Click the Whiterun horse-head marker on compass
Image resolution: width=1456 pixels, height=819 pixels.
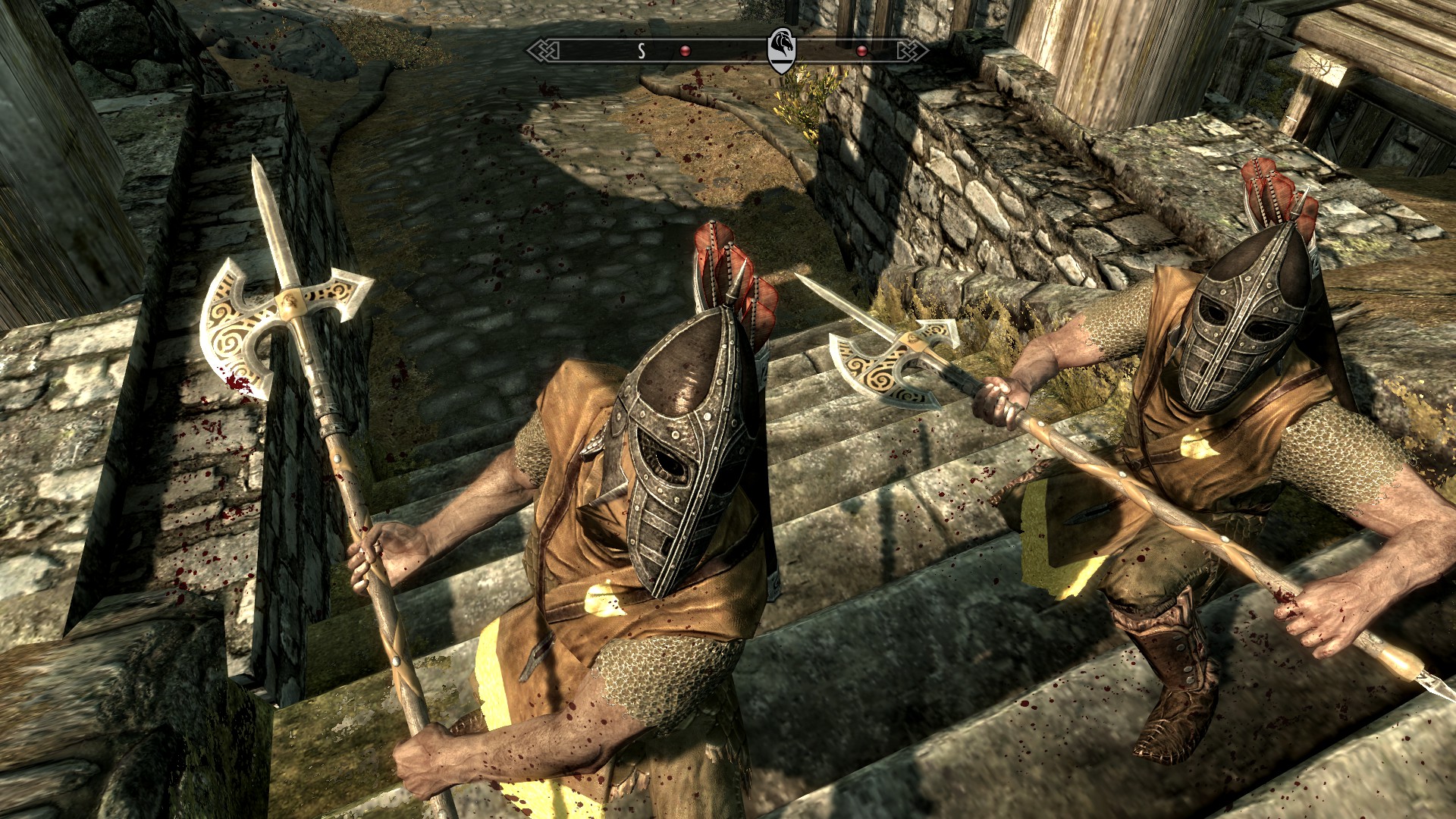782,49
